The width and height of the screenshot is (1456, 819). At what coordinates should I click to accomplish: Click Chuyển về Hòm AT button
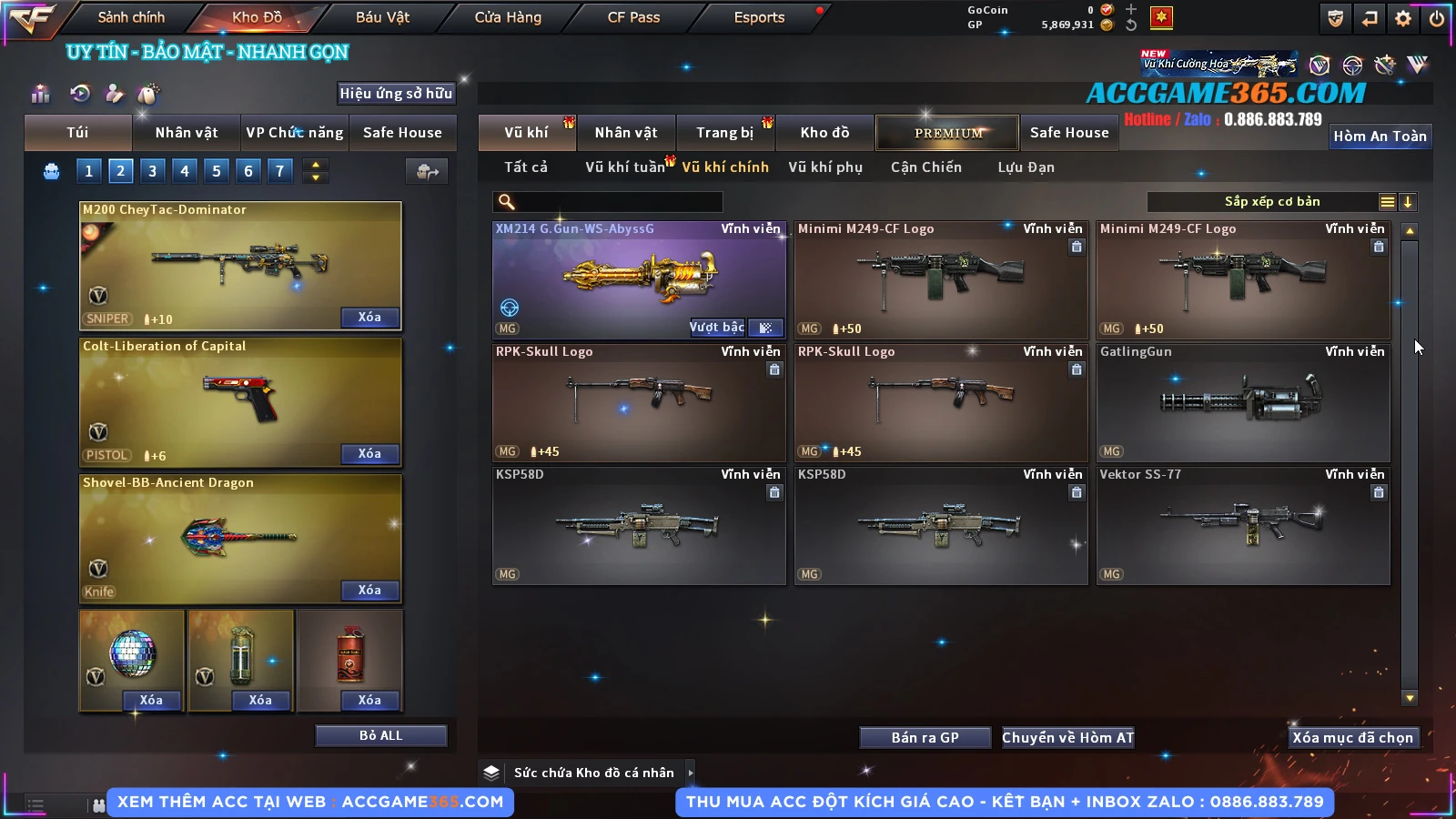[1067, 737]
